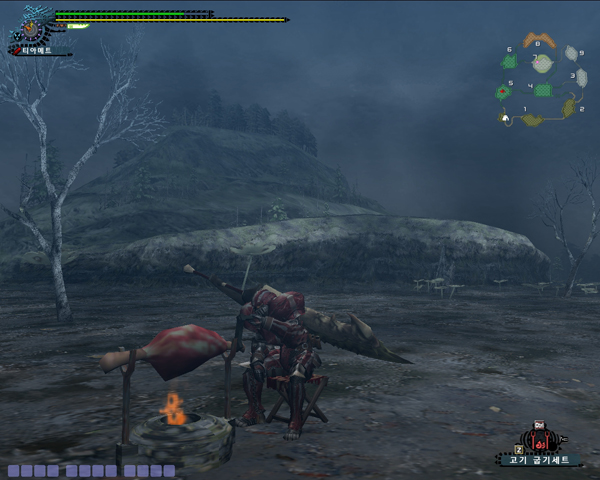Select the green area 4 on the minimap
This screenshot has width=600, height=480.
click(x=544, y=90)
